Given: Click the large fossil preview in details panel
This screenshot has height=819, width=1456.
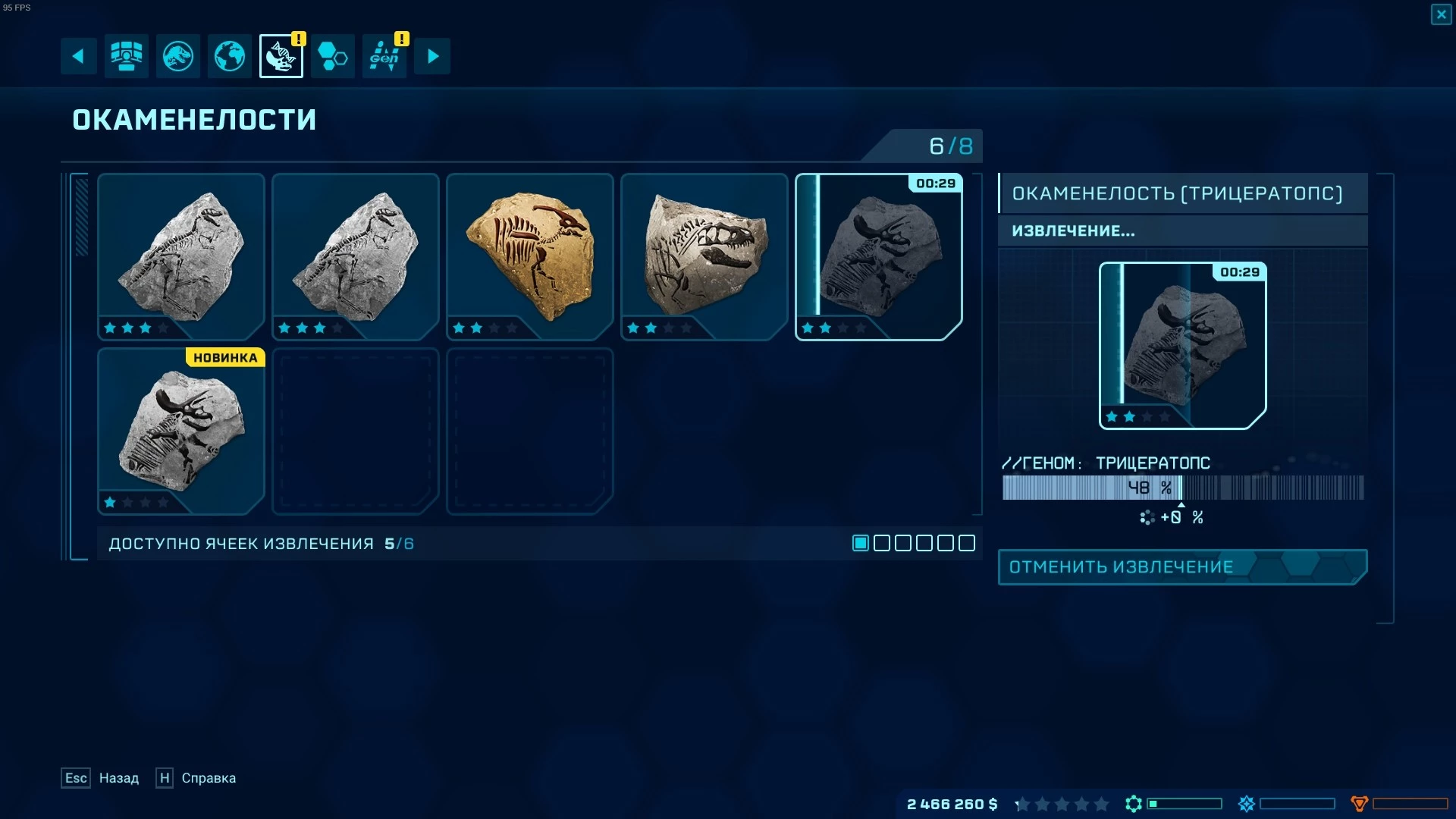Looking at the screenshot, I should pos(1181,346).
